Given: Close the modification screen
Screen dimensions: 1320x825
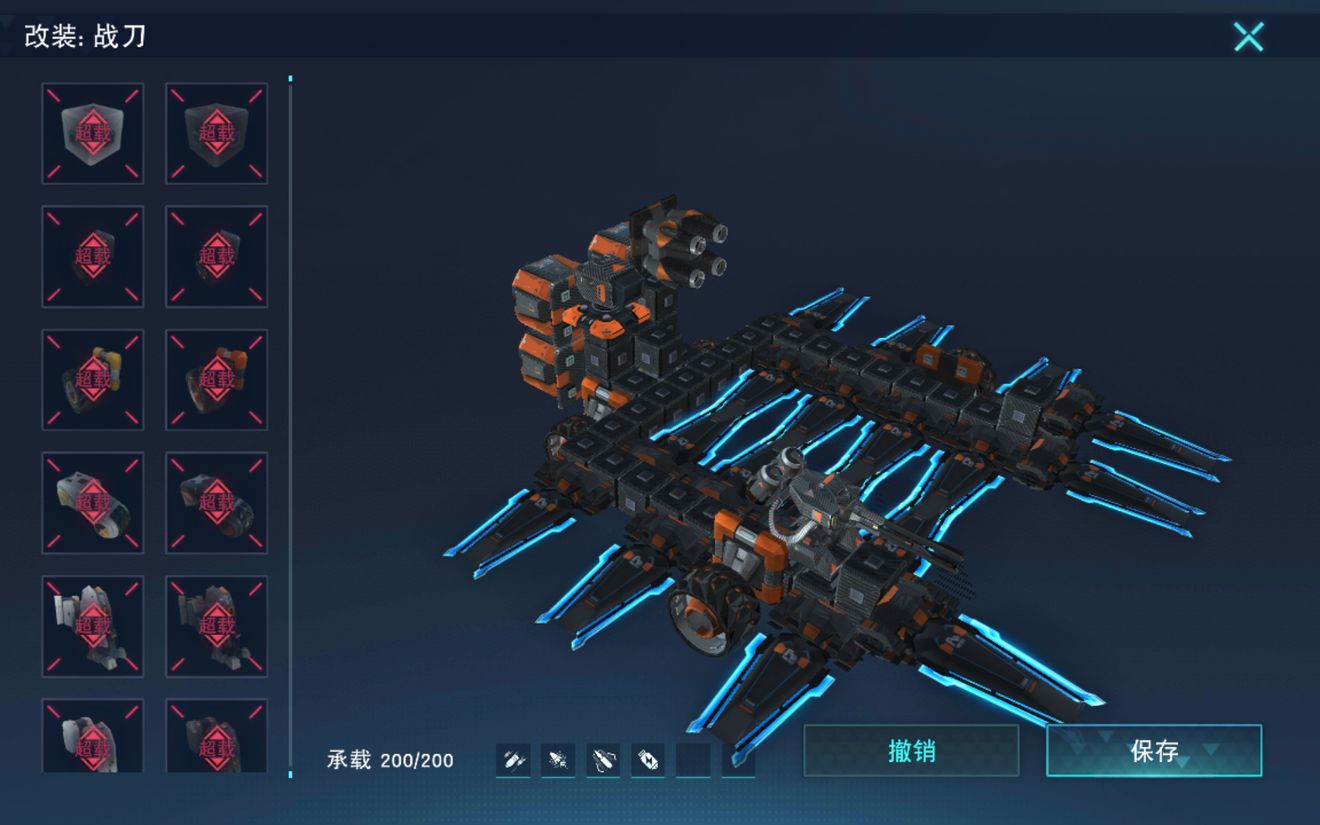Looking at the screenshot, I should pos(1248,37).
